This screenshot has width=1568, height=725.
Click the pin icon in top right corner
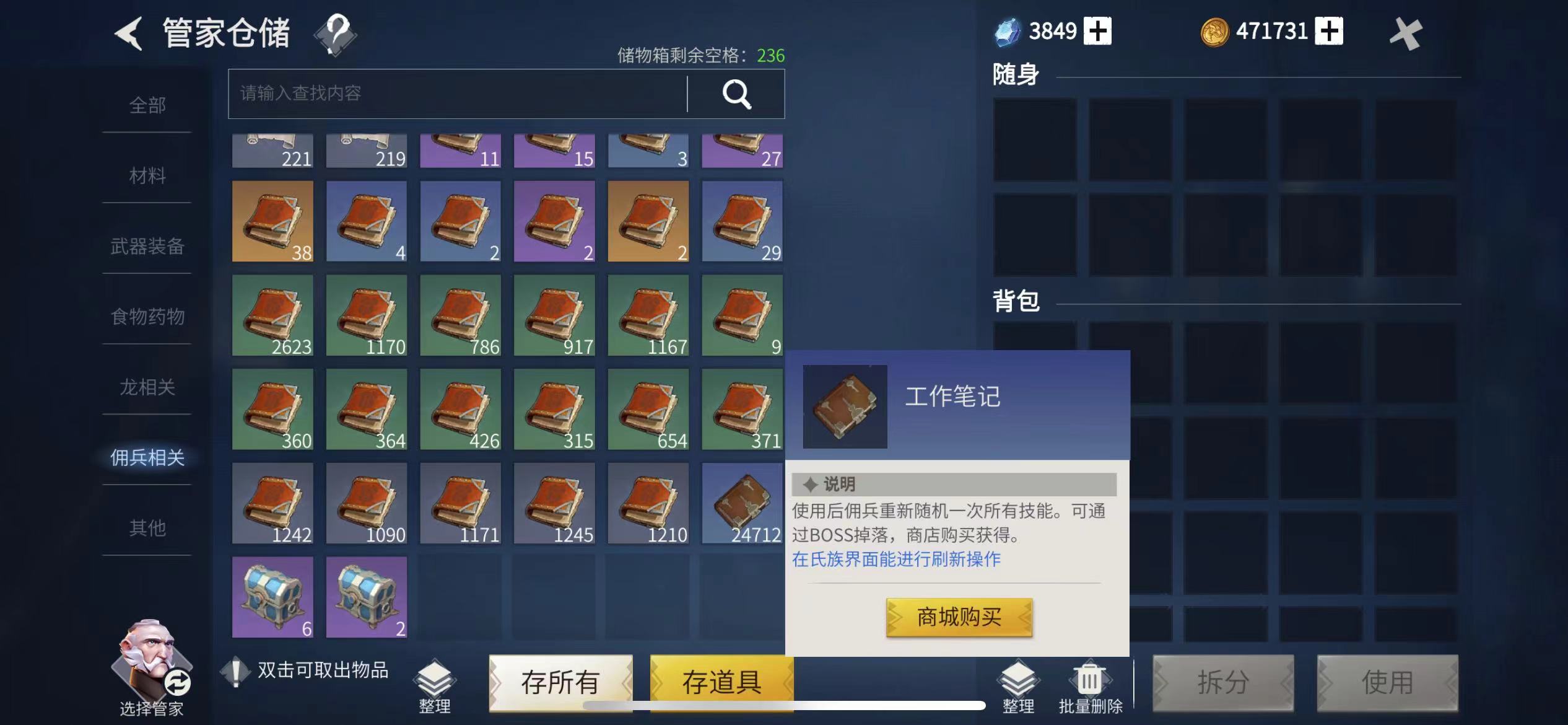[x=1406, y=34]
